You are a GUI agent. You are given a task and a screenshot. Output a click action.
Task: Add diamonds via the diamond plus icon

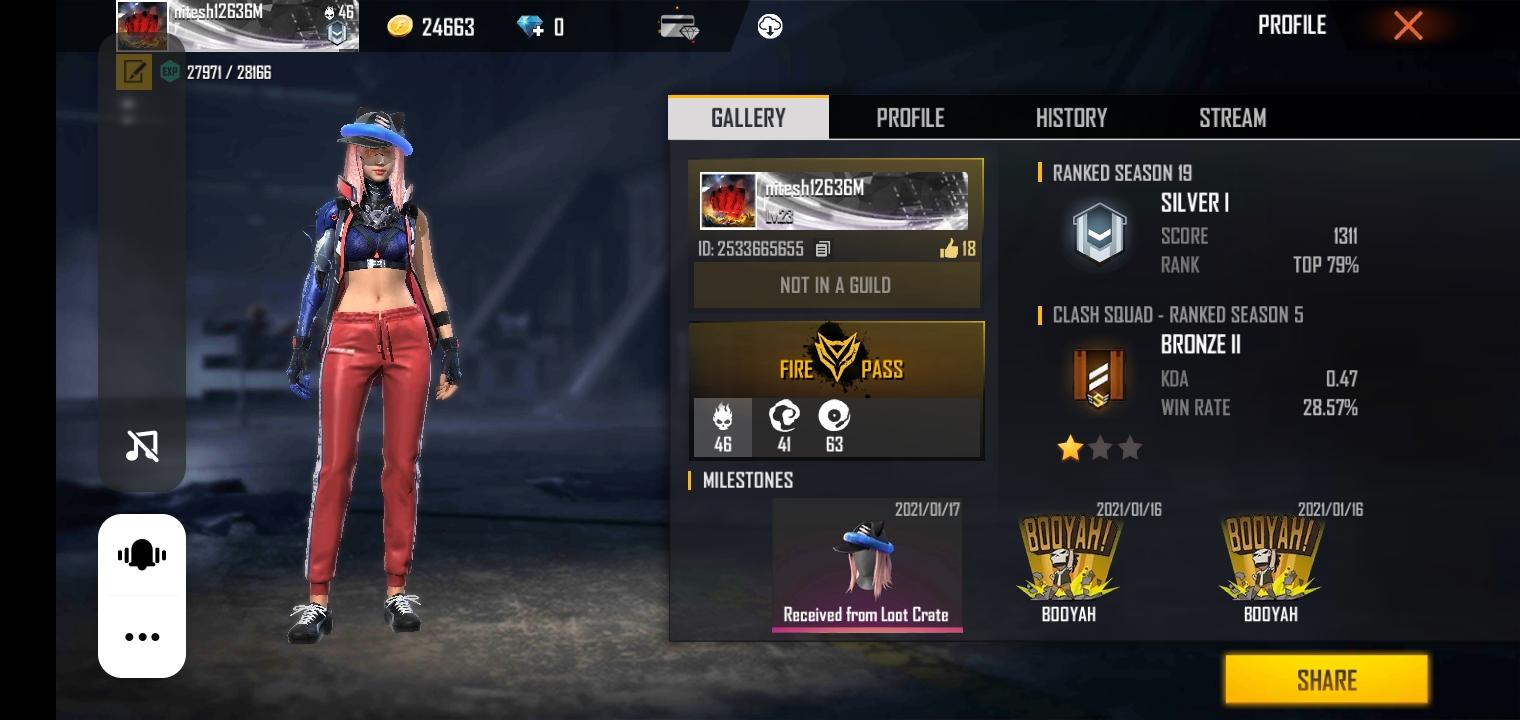[531, 27]
